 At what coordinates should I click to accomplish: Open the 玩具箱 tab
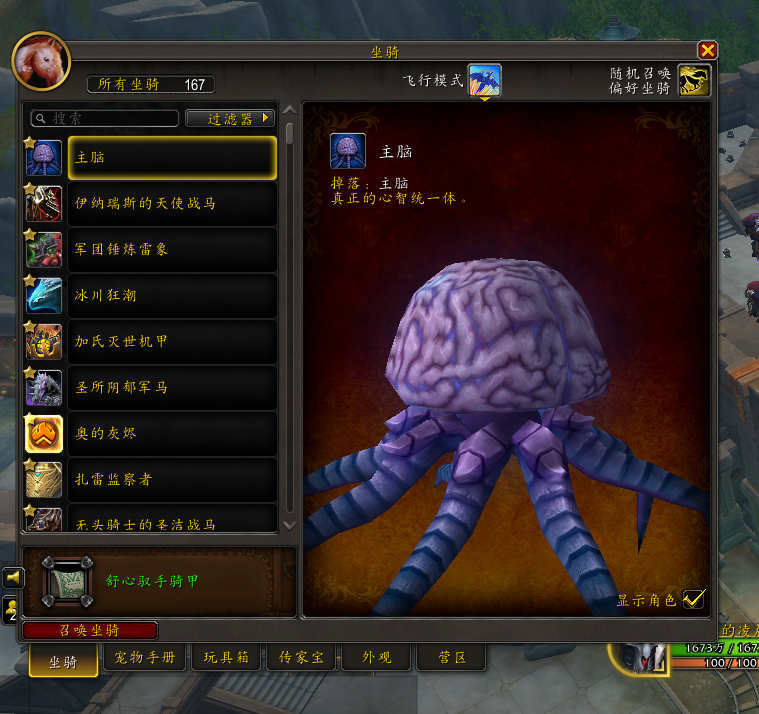click(x=226, y=658)
